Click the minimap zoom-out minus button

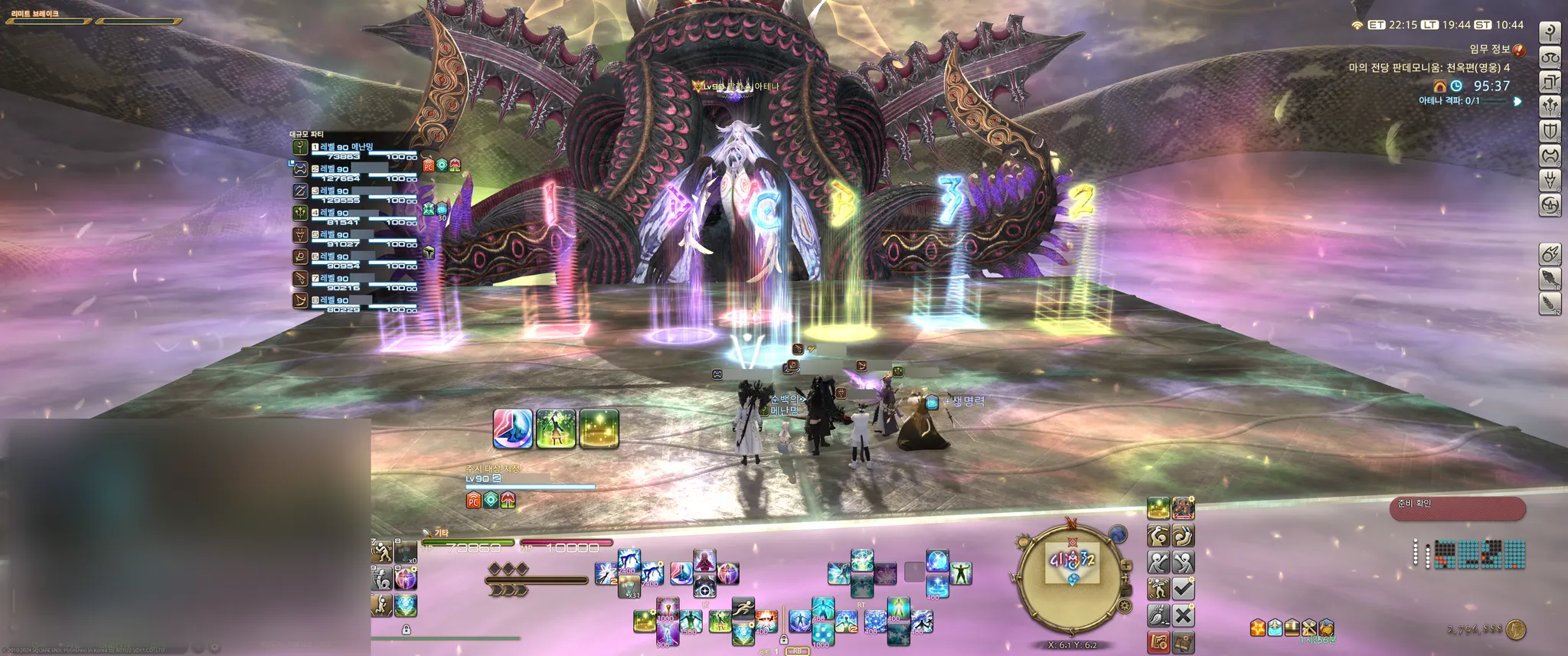pyautogui.click(x=1126, y=590)
